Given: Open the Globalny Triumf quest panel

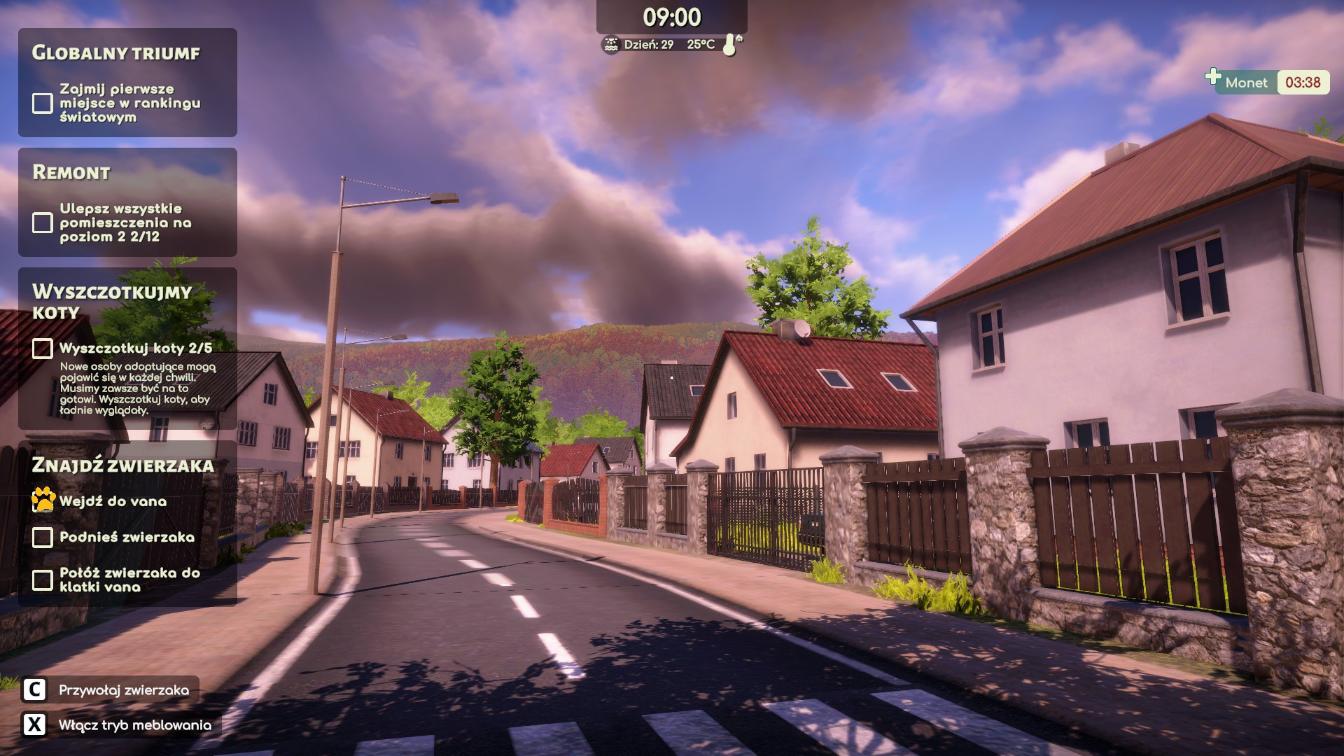Looking at the screenshot, I should [116, 53].
